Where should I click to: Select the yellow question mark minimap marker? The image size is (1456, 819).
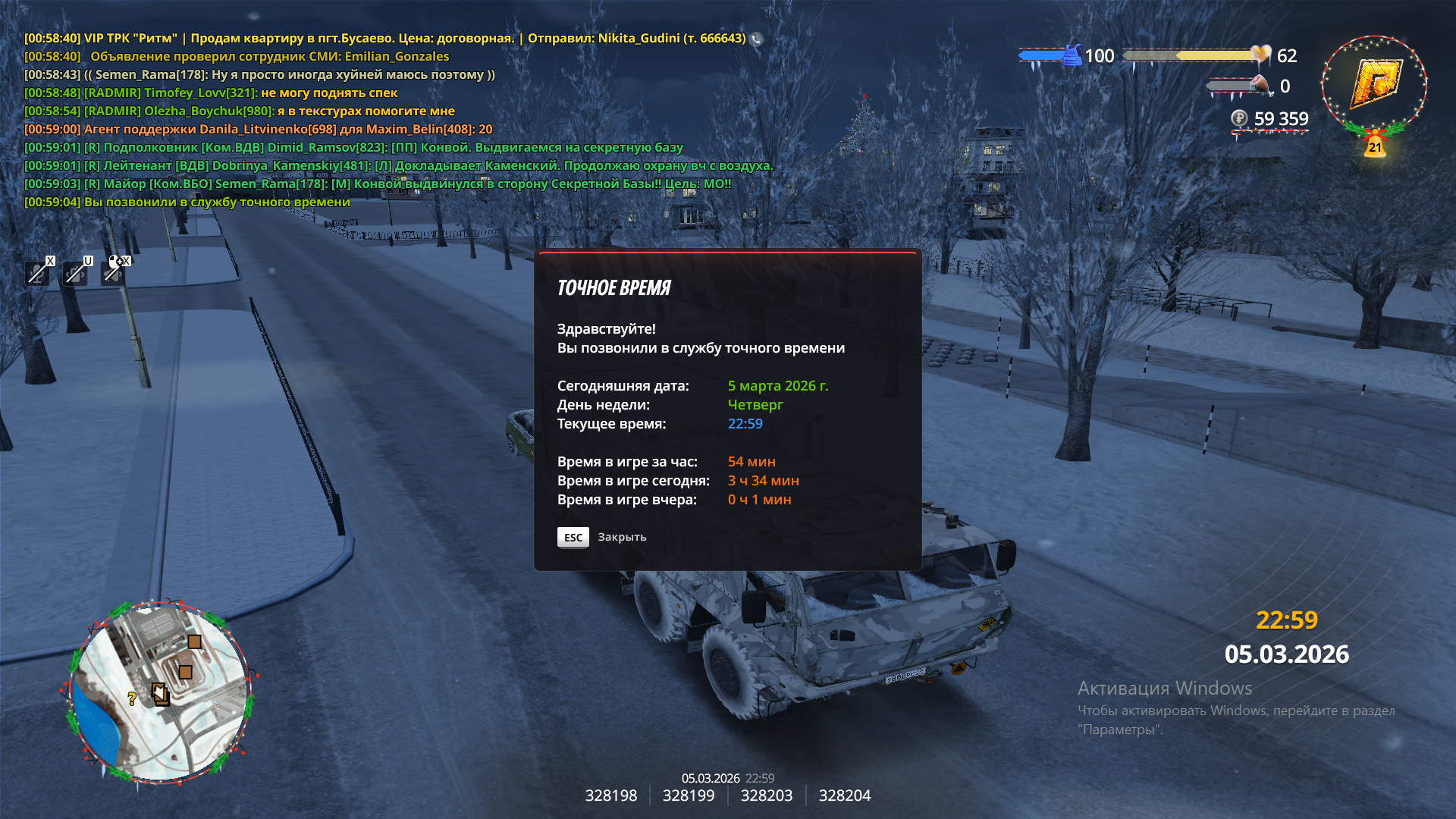click(x=132, y=698)
